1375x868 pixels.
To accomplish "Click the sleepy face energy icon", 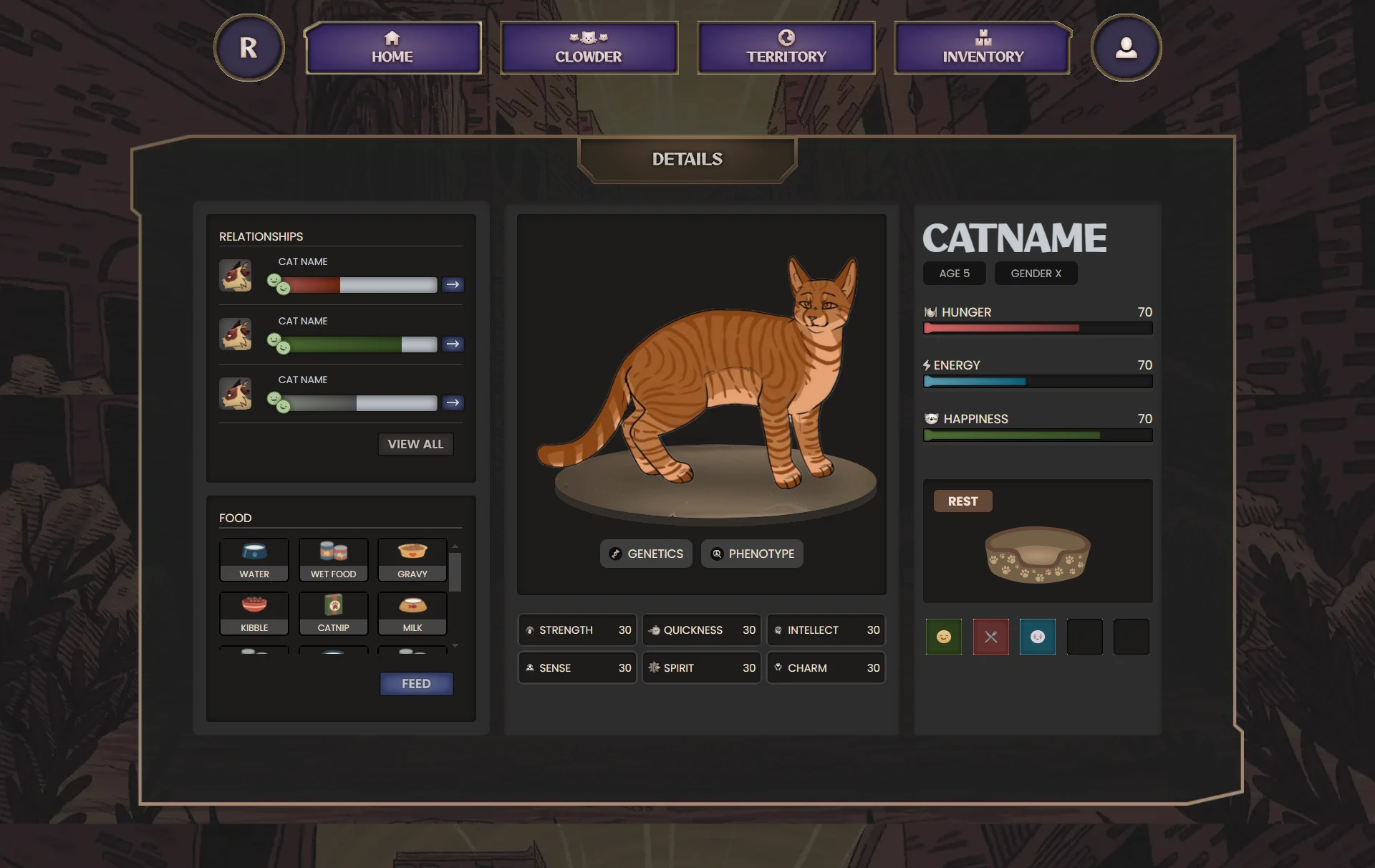I will [x=1037, y=637].
